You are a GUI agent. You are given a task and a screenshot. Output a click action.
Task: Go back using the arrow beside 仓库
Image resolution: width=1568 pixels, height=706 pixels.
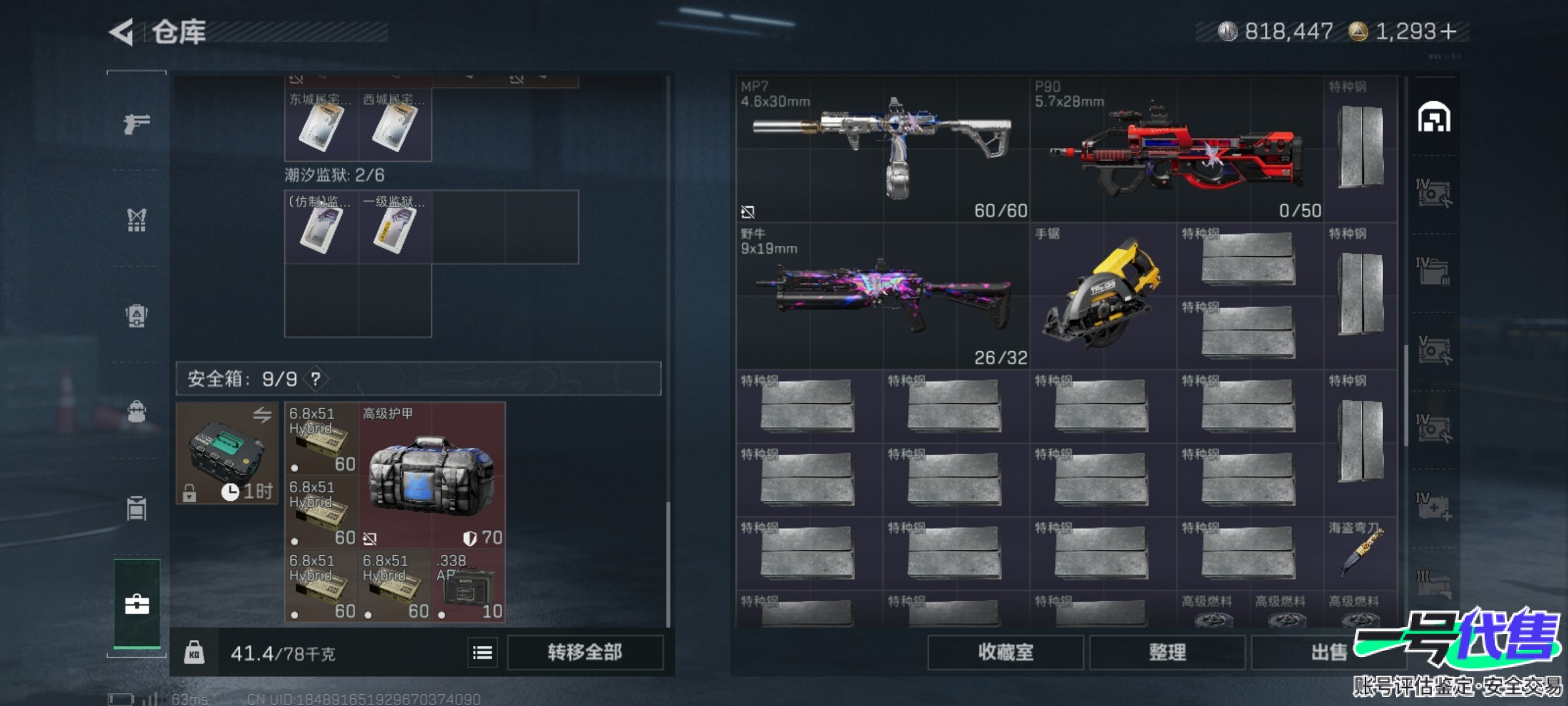(122, 32)
